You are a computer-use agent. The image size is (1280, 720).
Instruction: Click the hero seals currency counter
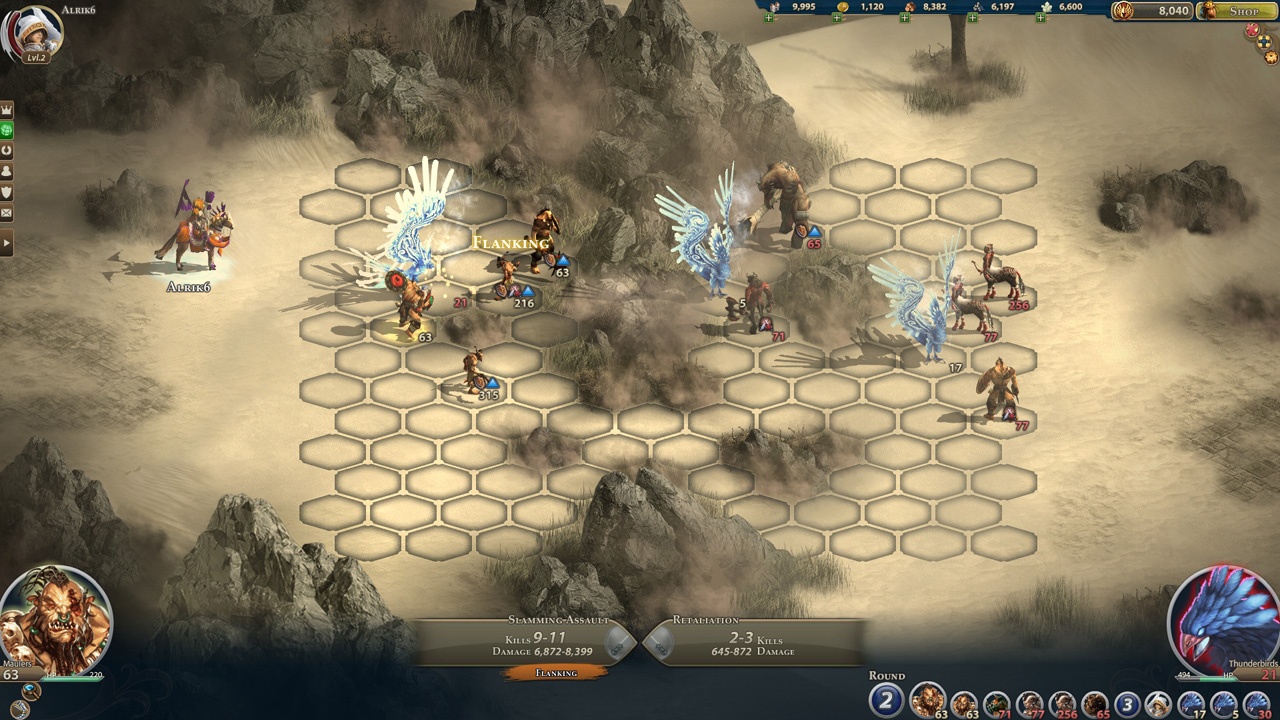(1152, 11)
